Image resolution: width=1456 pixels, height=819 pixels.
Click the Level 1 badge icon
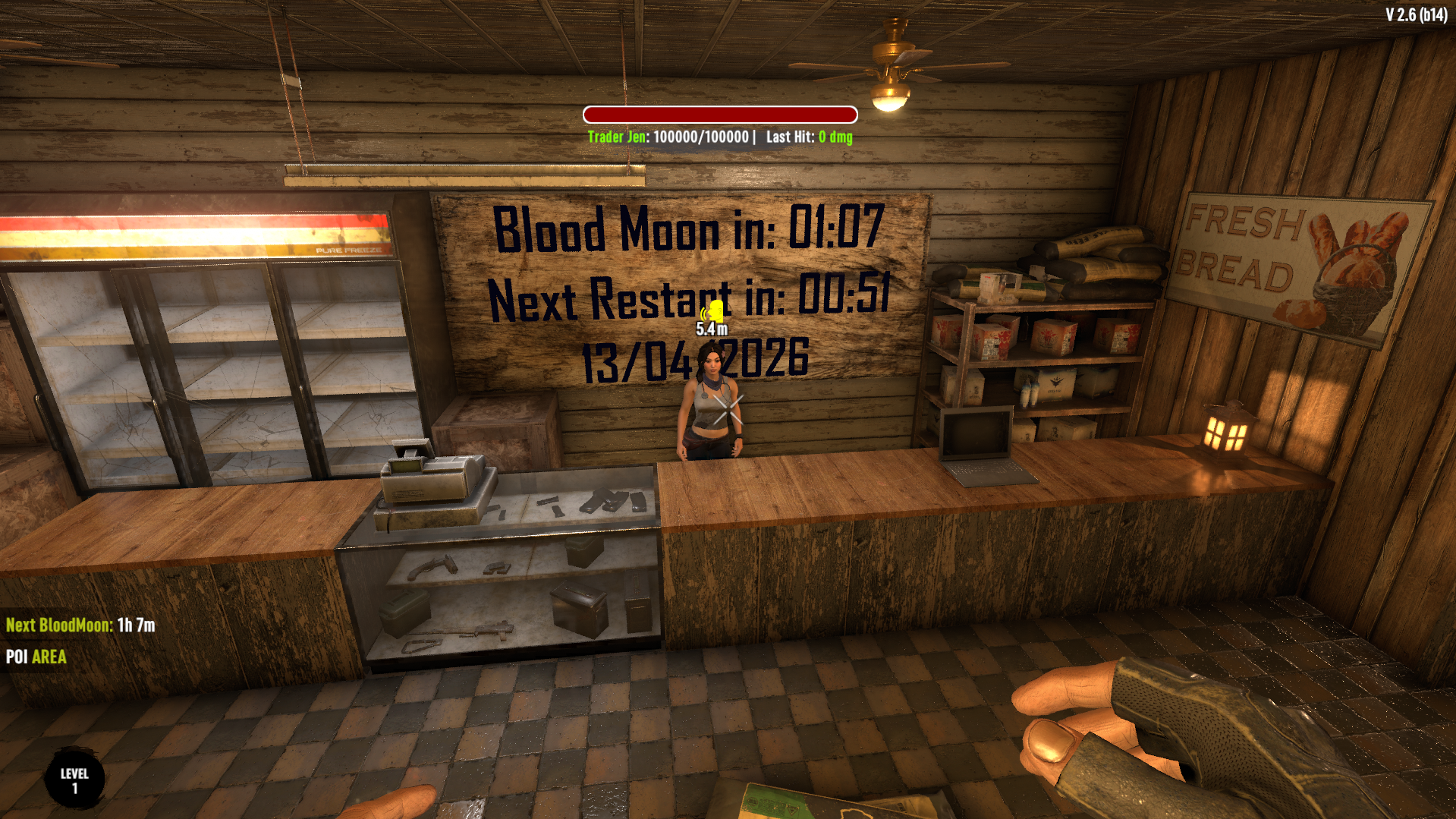click(x=74, y=777)
